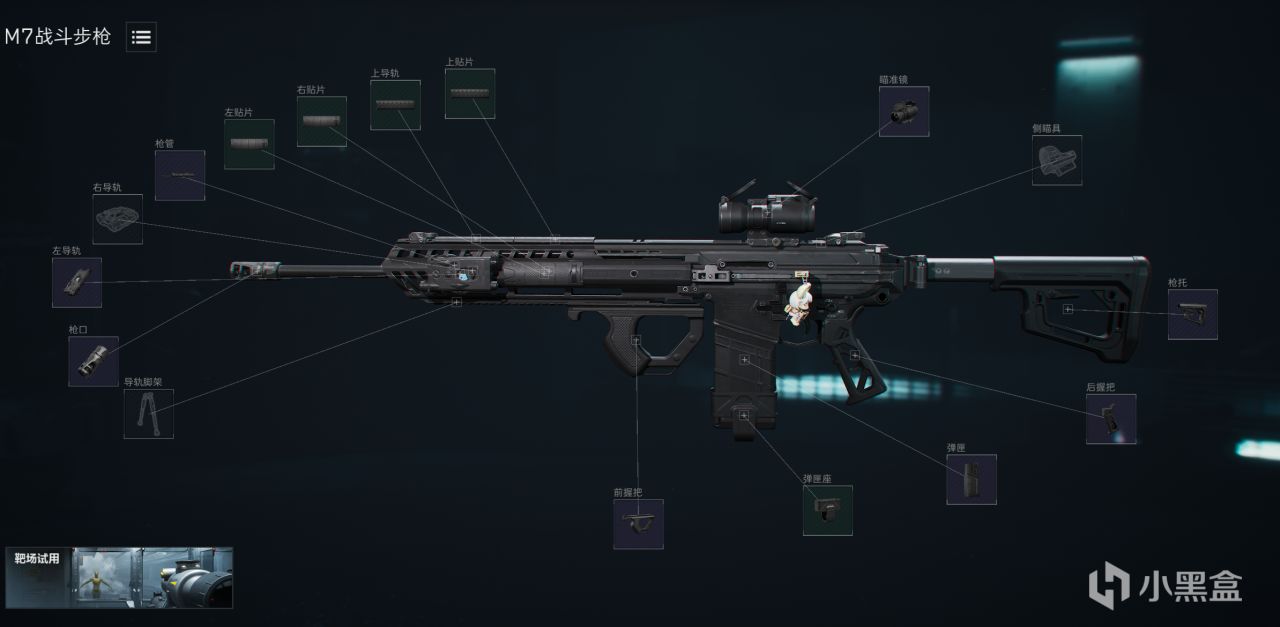
Task: Choose the 左贴片 attachment slot
Action: pos(249,144)
